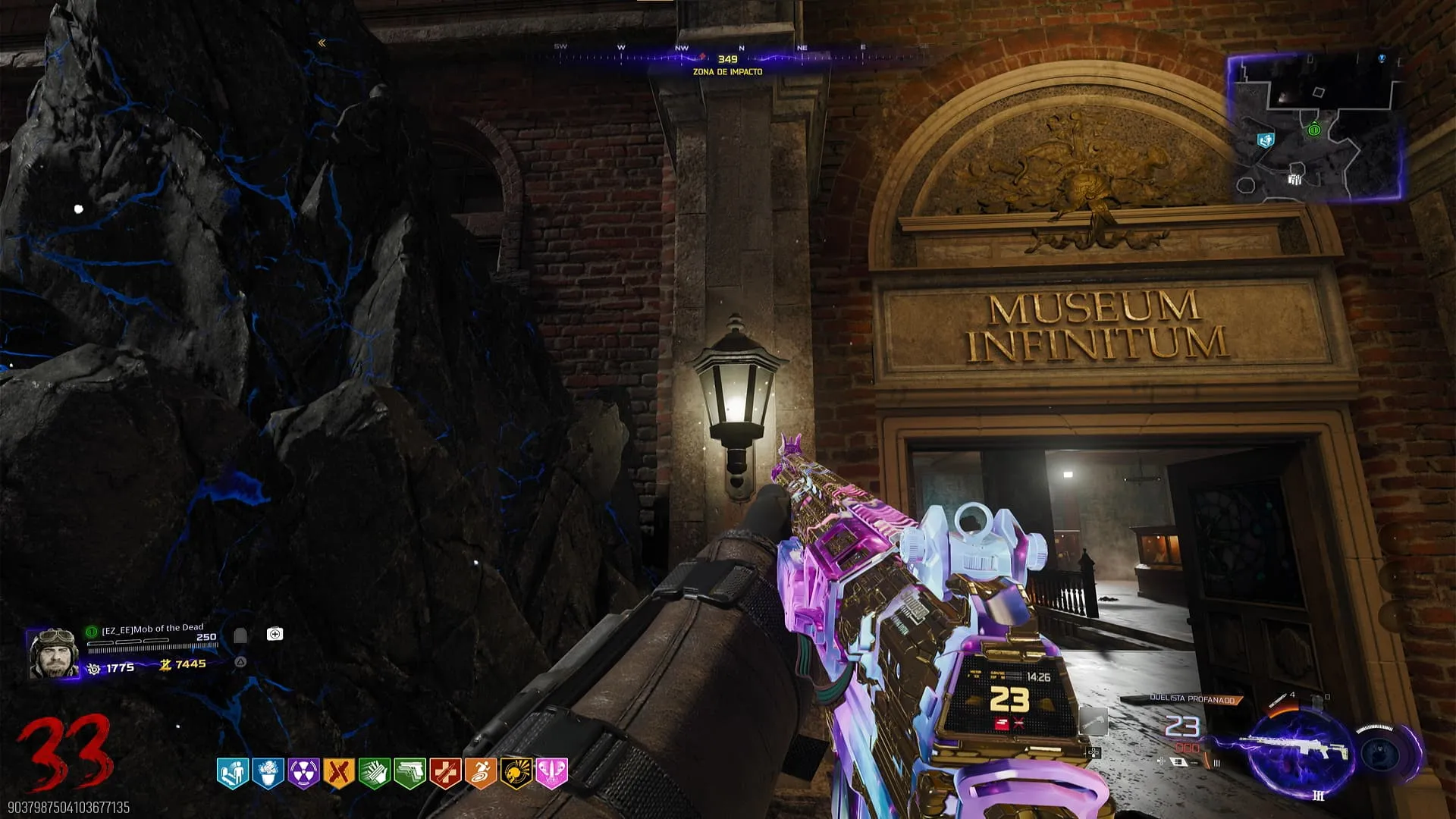Click the green player marker on the minimap
This screenshot has height=819, width=1456.
[x=1314, y=130]
